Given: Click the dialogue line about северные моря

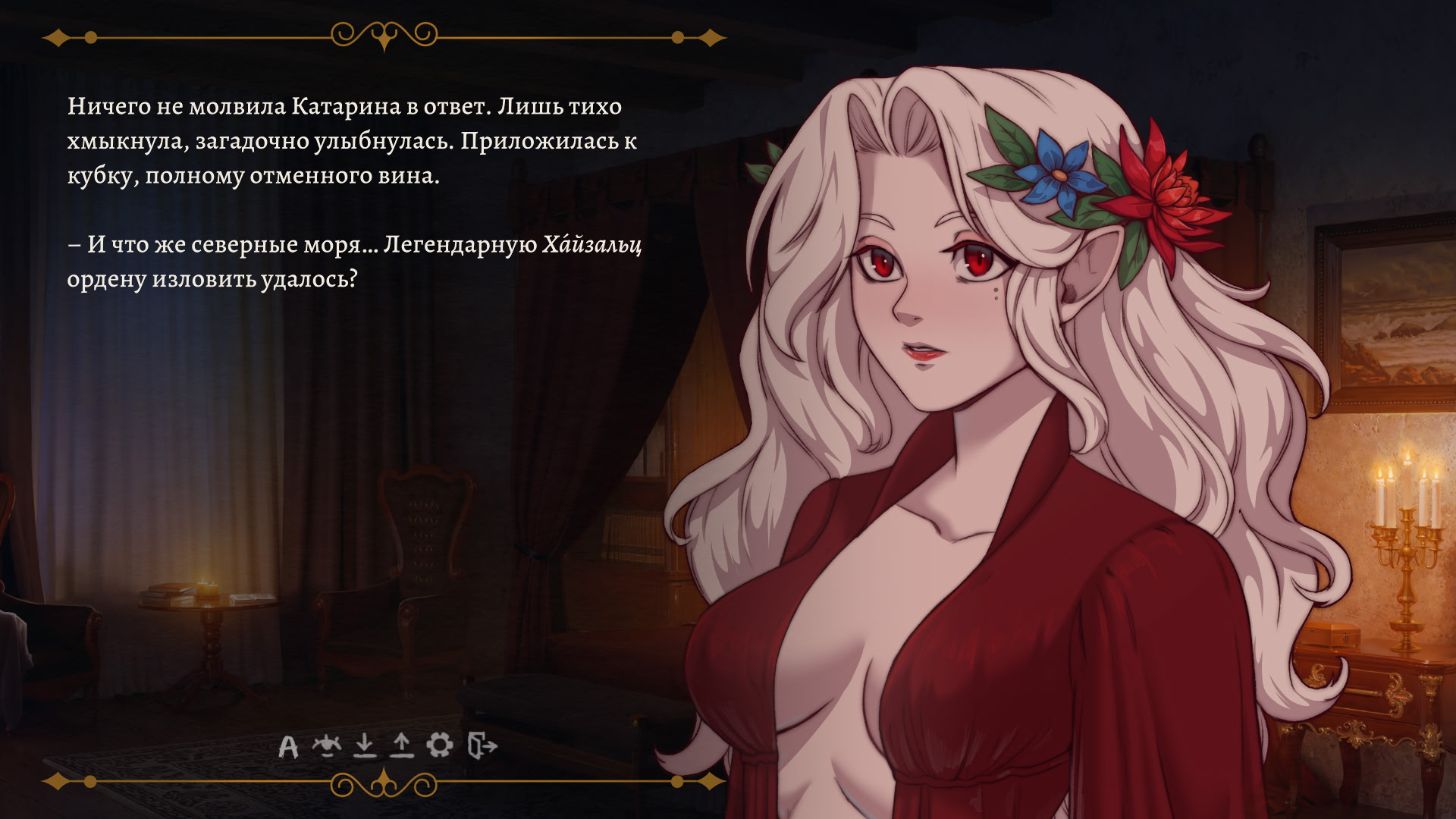Looking at the screenshot, I should coord(303,245).
